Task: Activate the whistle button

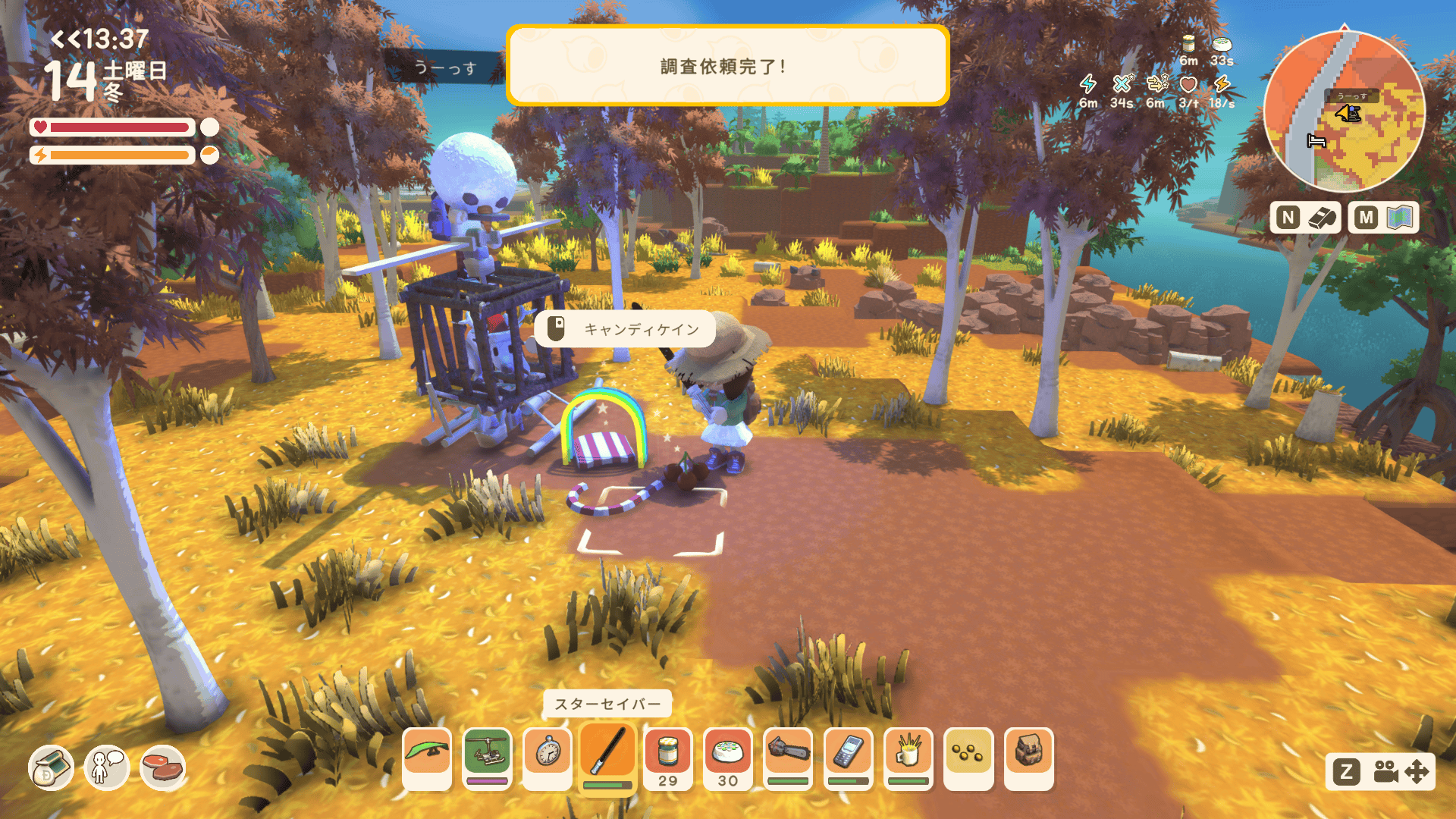Action: 1306,218
